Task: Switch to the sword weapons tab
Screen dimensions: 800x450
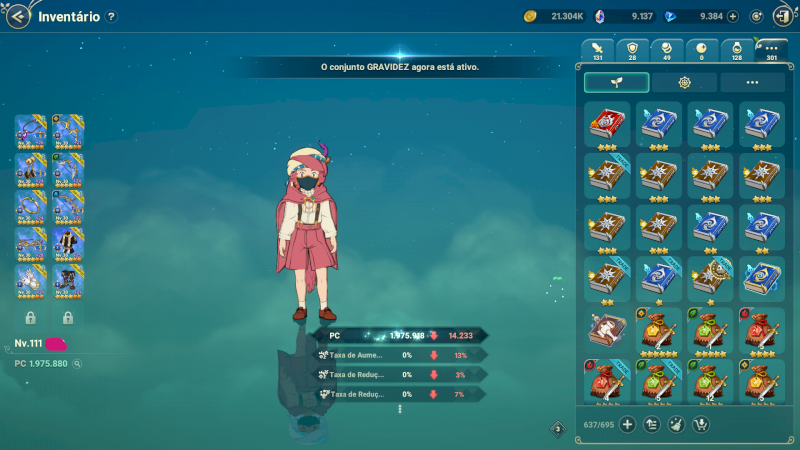Action: [x=598, y=50]
